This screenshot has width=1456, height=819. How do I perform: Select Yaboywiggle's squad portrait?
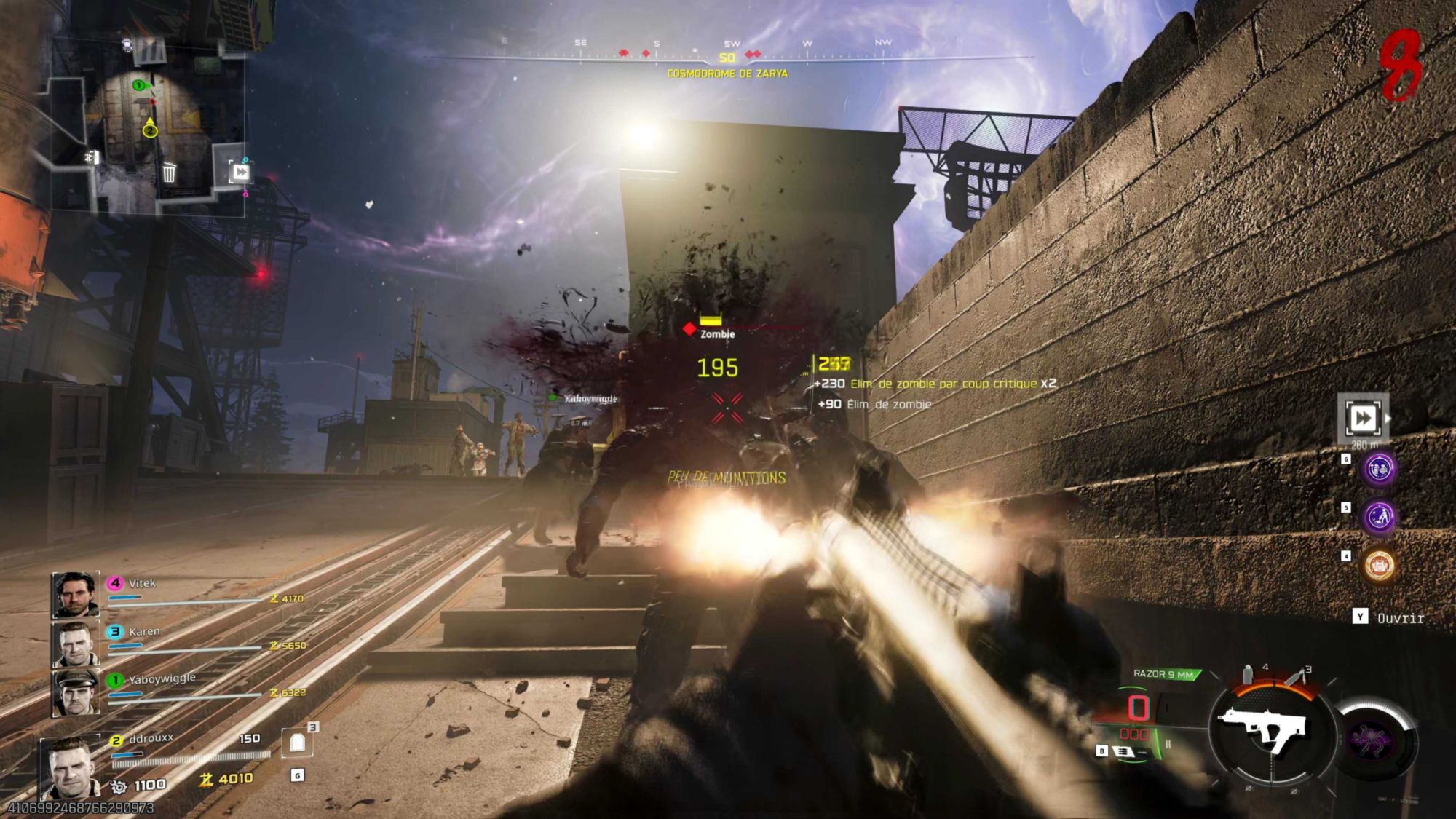click(x=75, y=692)
